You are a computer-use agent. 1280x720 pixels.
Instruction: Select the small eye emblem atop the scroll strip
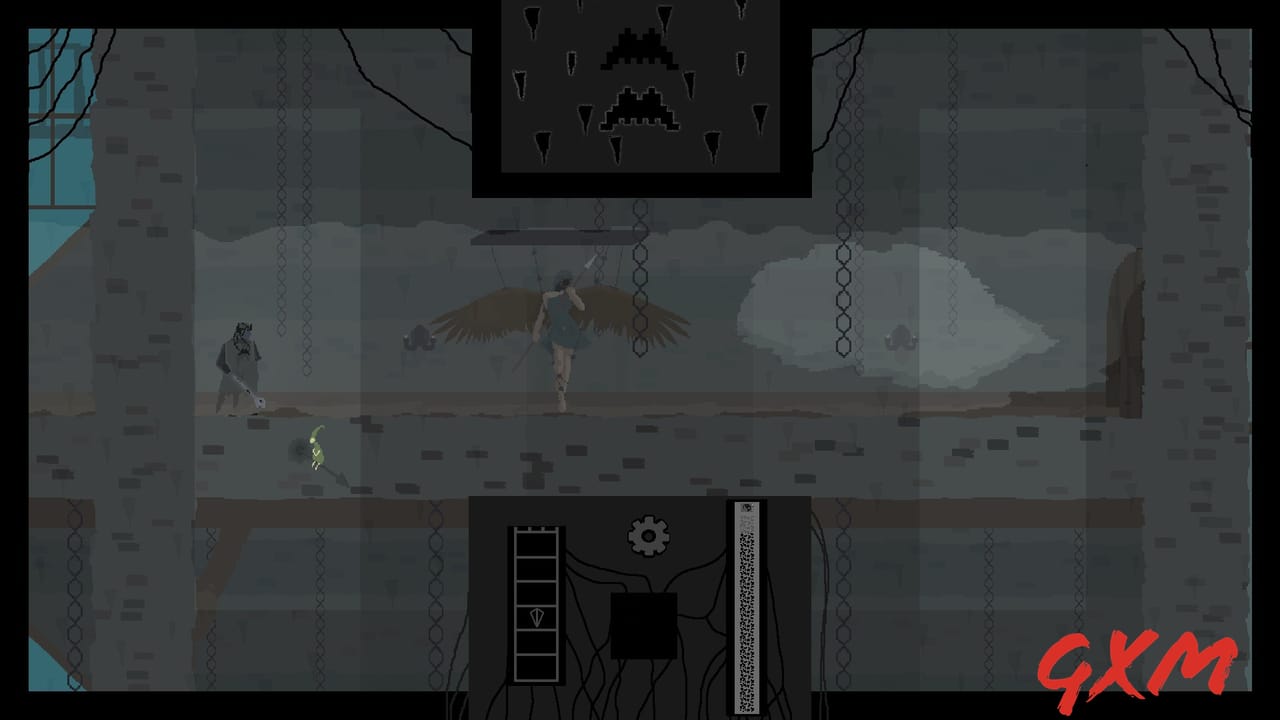click(746, 507)
